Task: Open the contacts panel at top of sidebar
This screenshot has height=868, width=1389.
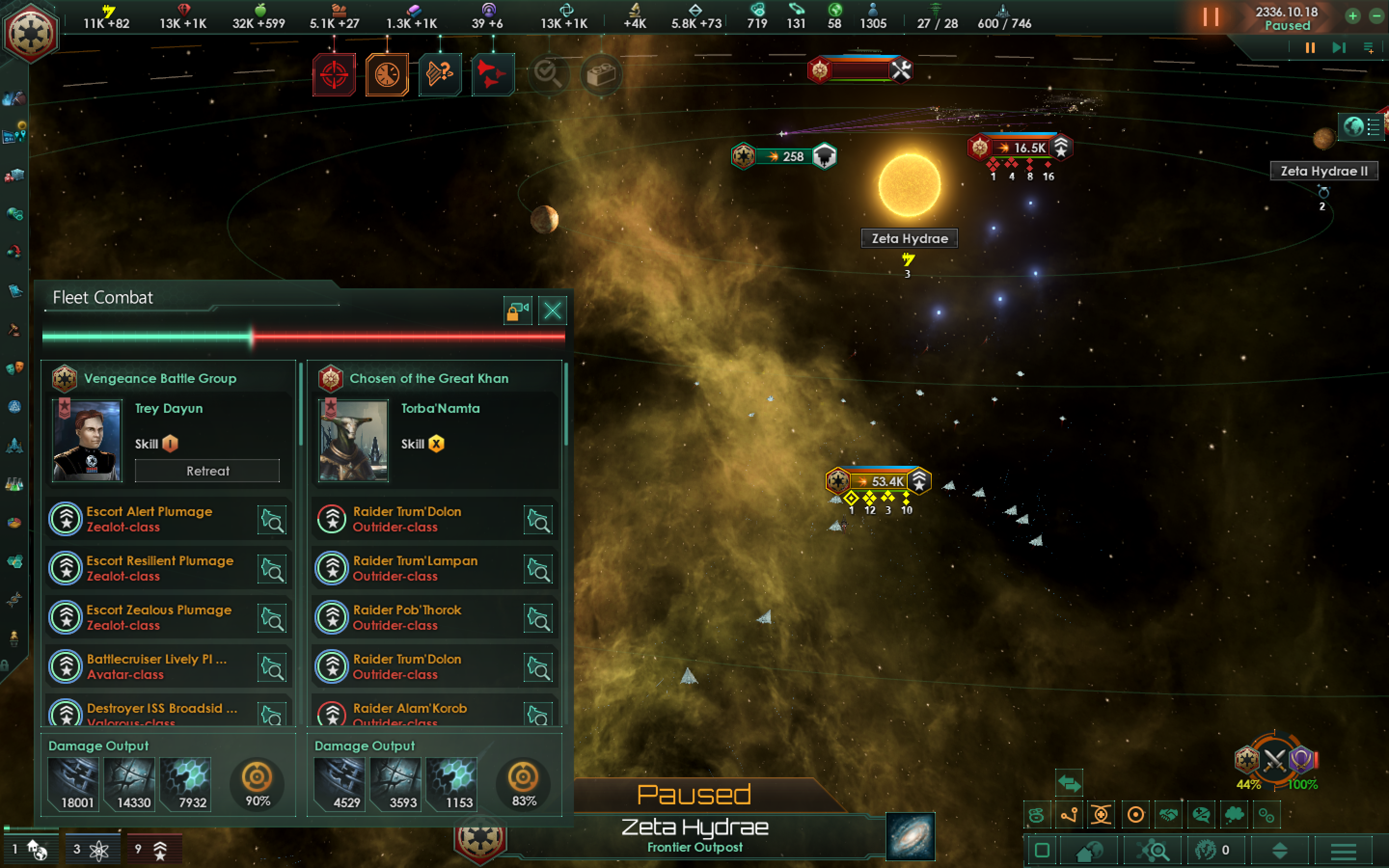Action: pyautogui.click(x=14, y=97)
